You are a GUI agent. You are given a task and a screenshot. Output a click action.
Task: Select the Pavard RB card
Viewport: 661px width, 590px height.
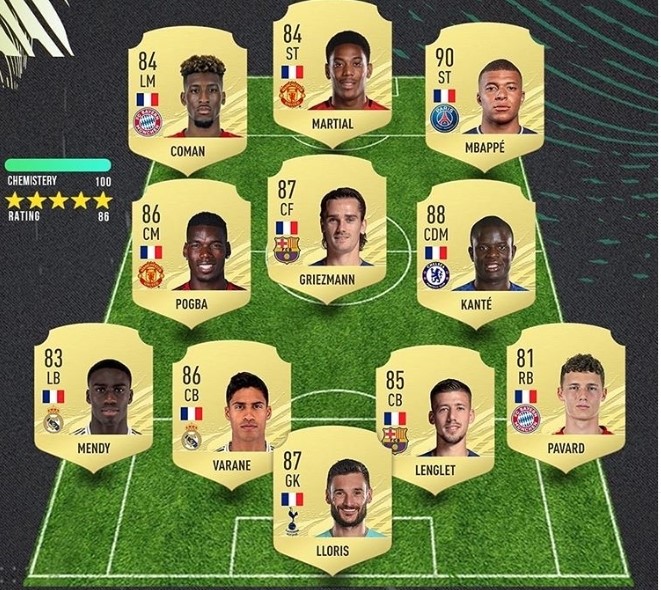click(566, 402)
